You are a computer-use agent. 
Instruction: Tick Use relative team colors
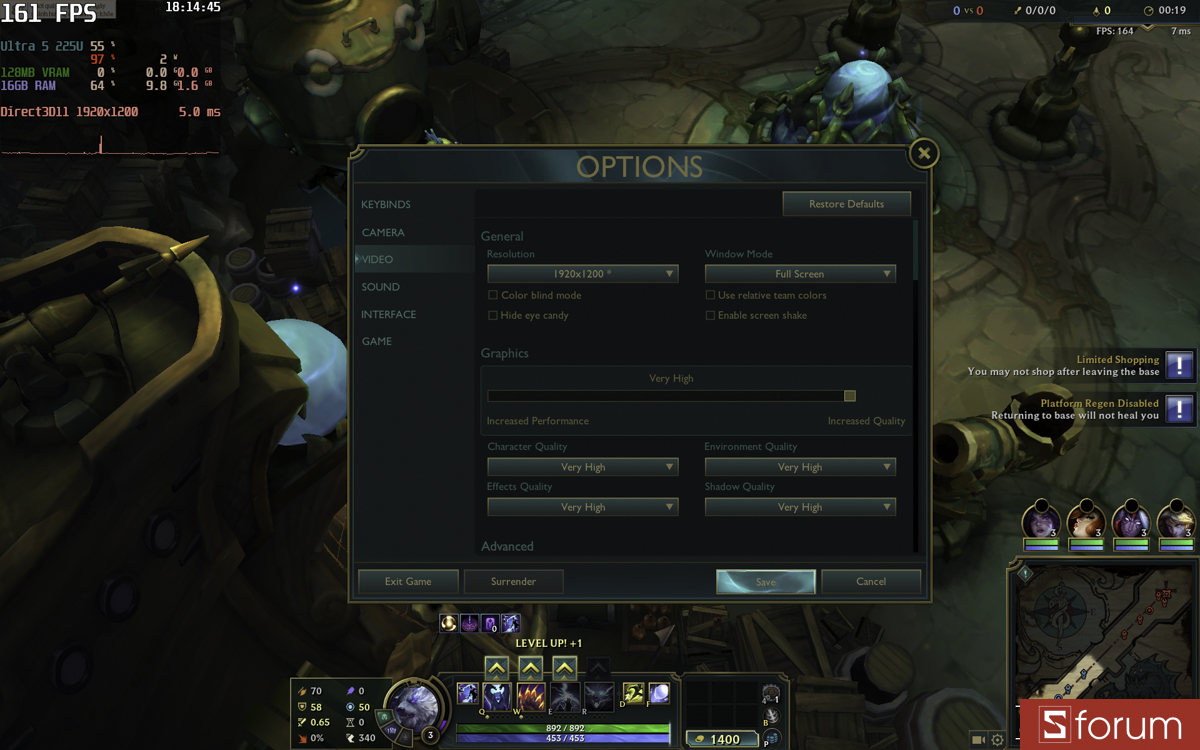click(x=710, y=296)
